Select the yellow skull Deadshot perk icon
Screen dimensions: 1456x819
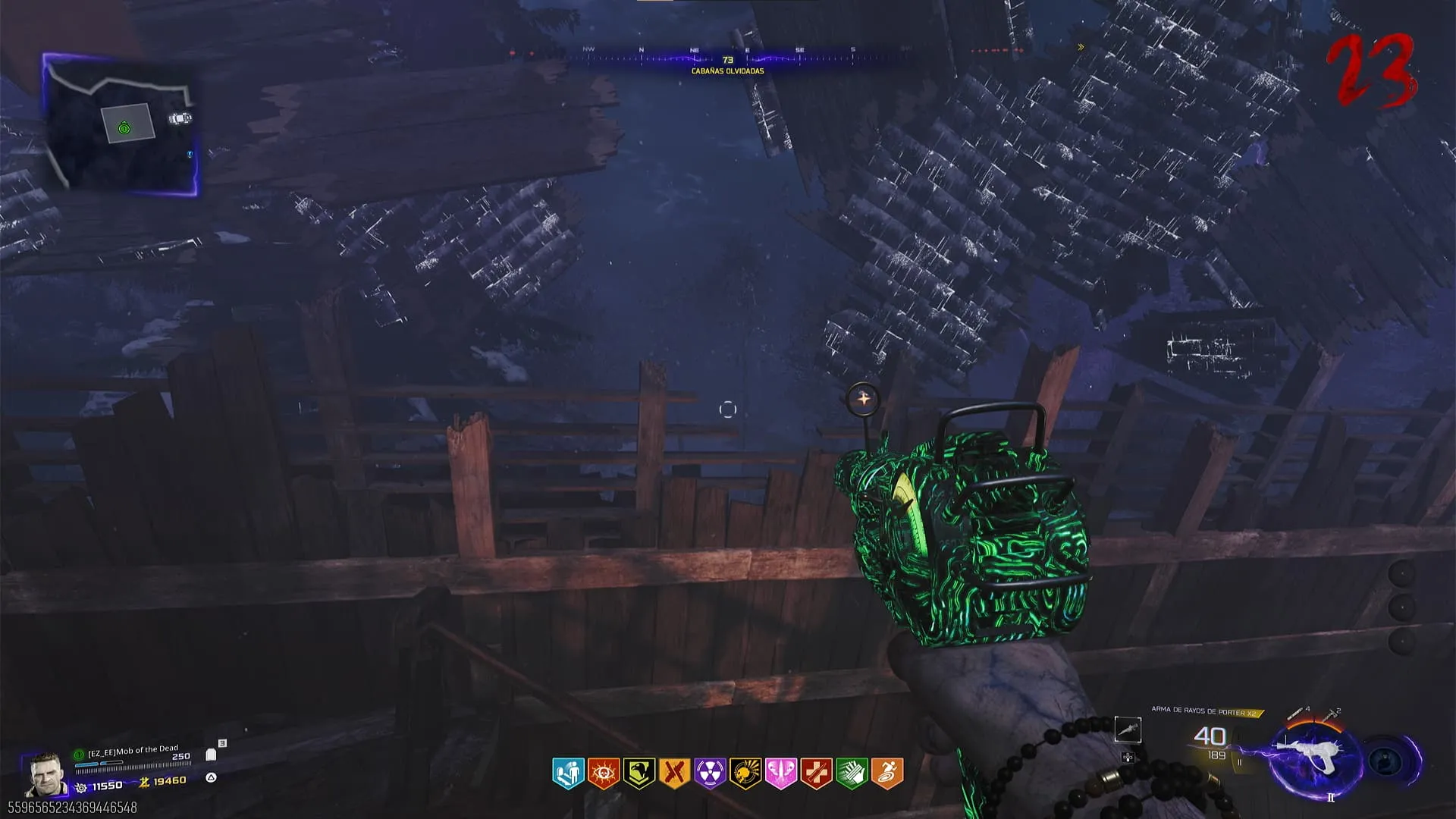tap(745, 773)
